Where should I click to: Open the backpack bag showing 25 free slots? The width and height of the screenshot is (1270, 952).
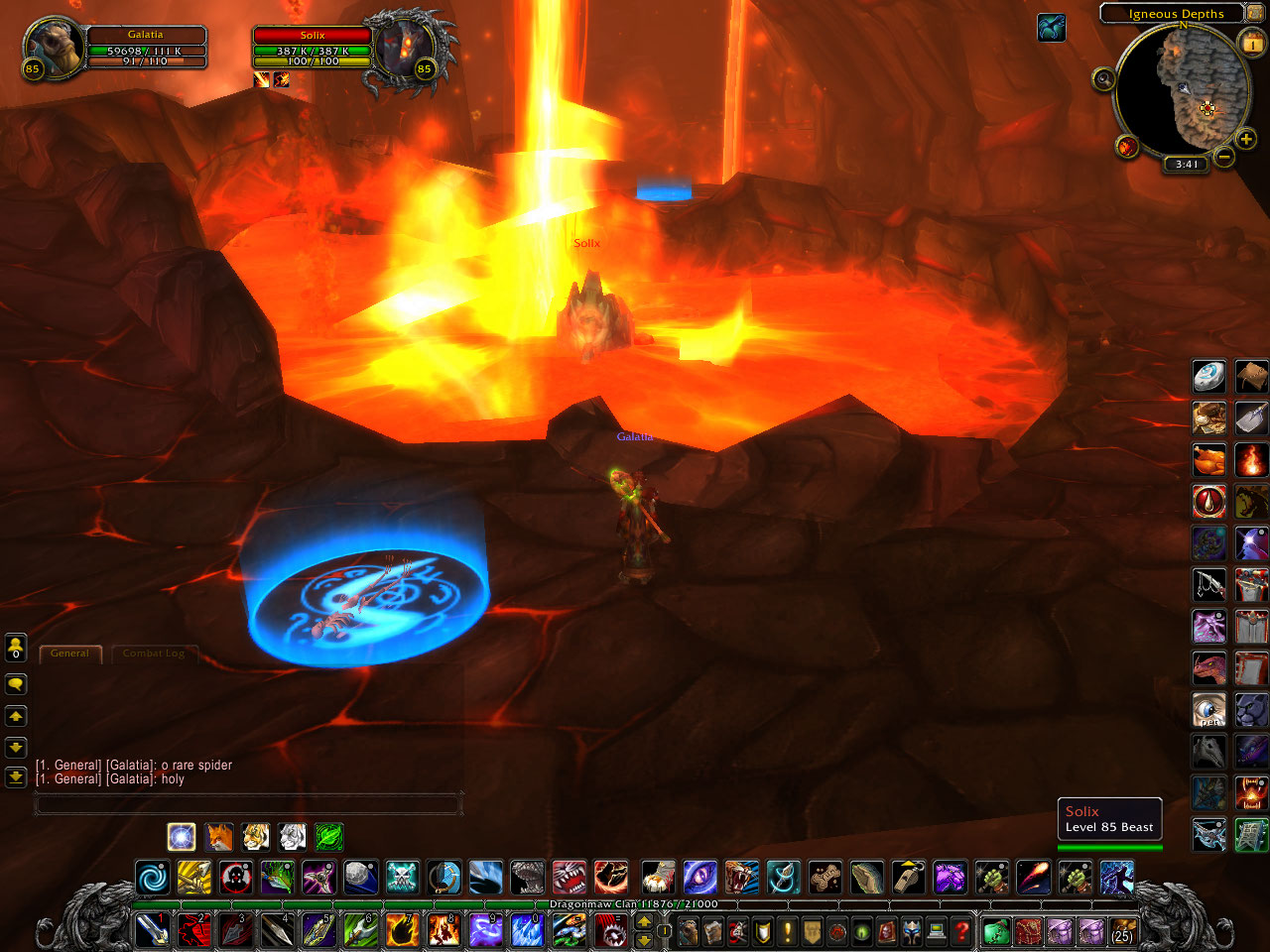[1121, 931]
